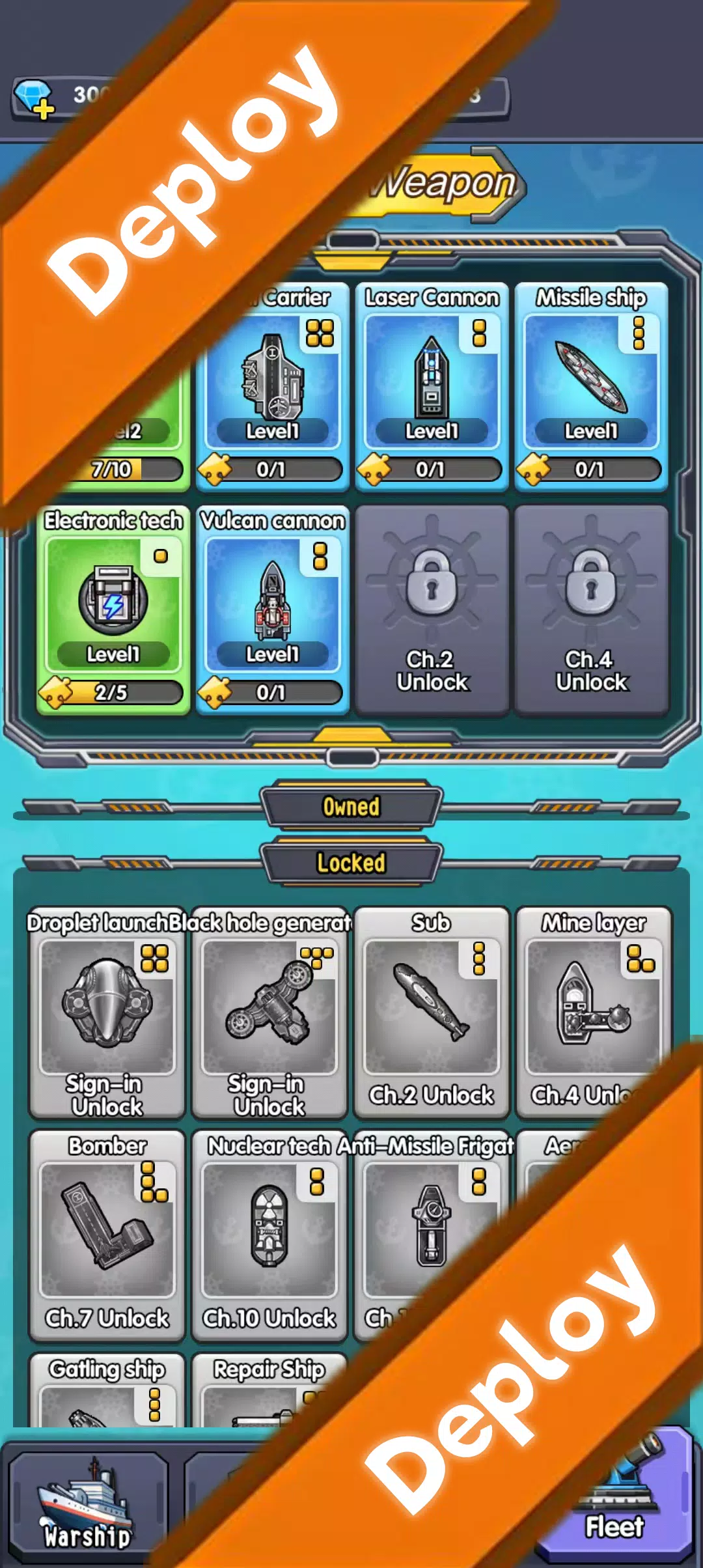The height and width of the screenshot is (1568, 703).
Task: Choose the Laser Cannon ship card
Action: 432,384
